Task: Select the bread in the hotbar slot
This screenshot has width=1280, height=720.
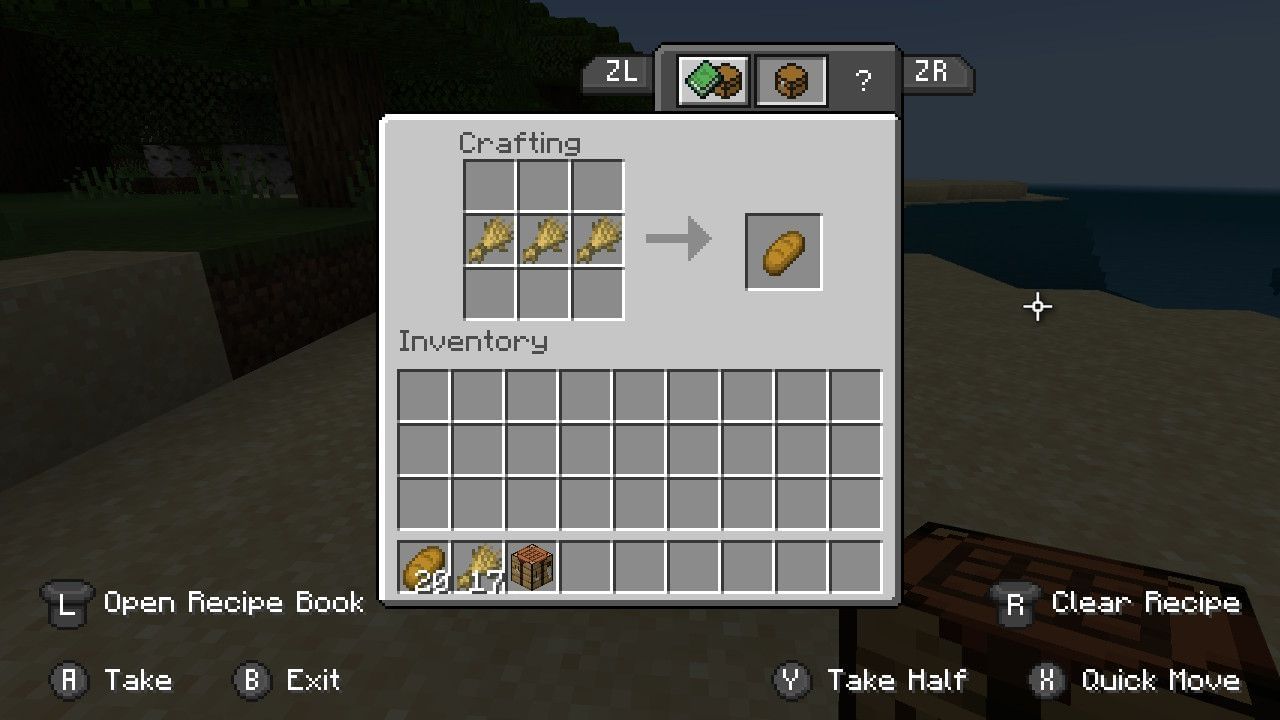Action: point(424,564)
